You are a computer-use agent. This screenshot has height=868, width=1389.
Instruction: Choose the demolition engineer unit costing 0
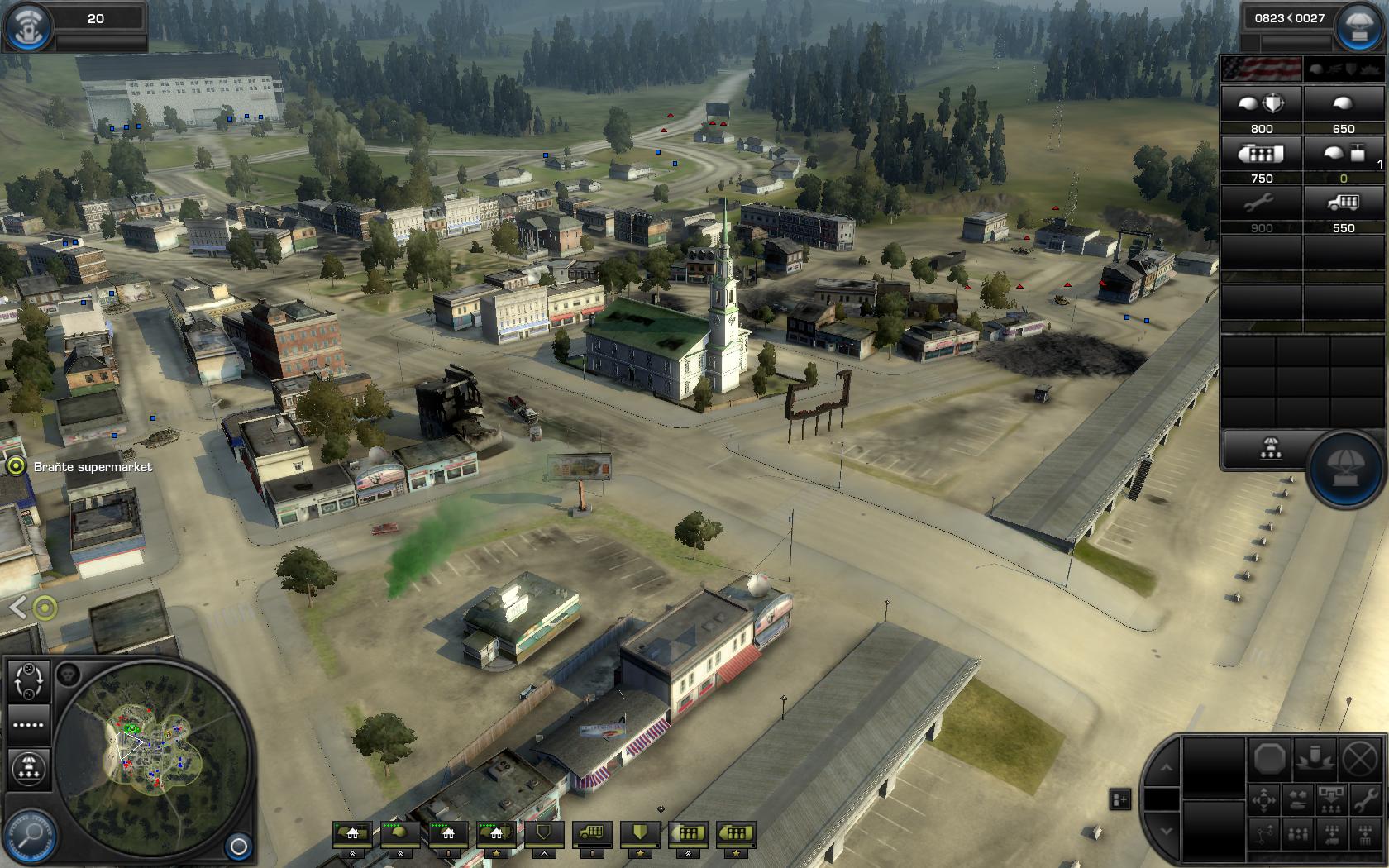tap(1343, 155)
